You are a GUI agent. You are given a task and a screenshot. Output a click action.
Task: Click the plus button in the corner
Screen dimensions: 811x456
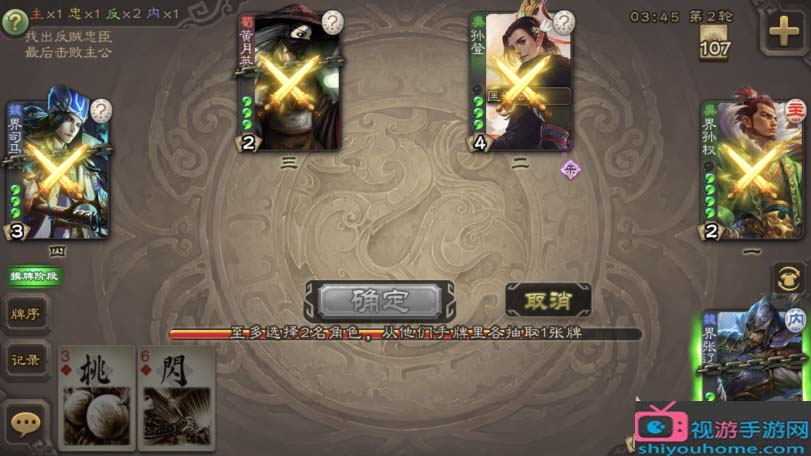(x=784, y=32)
